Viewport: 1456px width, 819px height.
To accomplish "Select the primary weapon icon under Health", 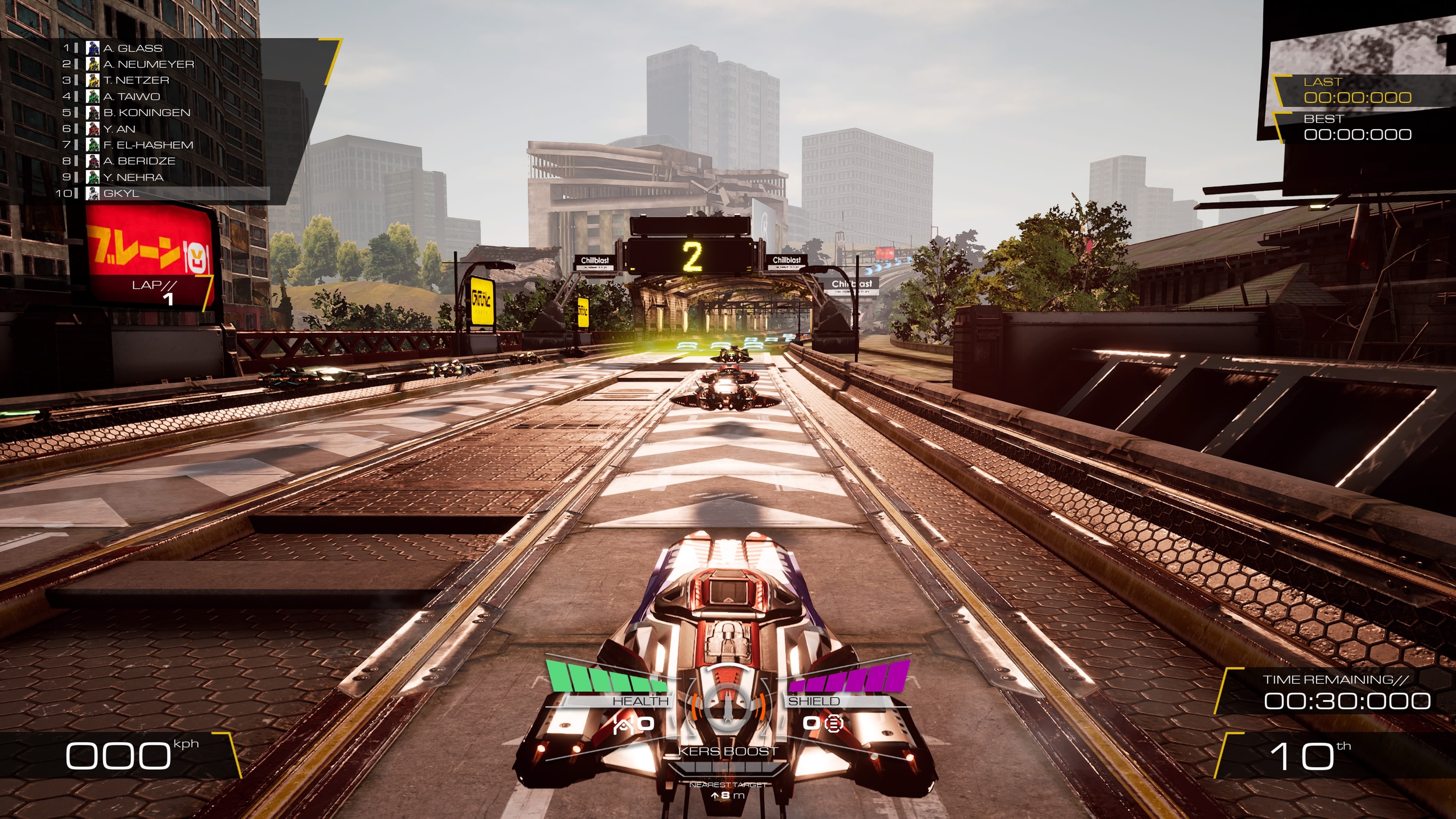I will pyautogui.click(x=622, y=723).
